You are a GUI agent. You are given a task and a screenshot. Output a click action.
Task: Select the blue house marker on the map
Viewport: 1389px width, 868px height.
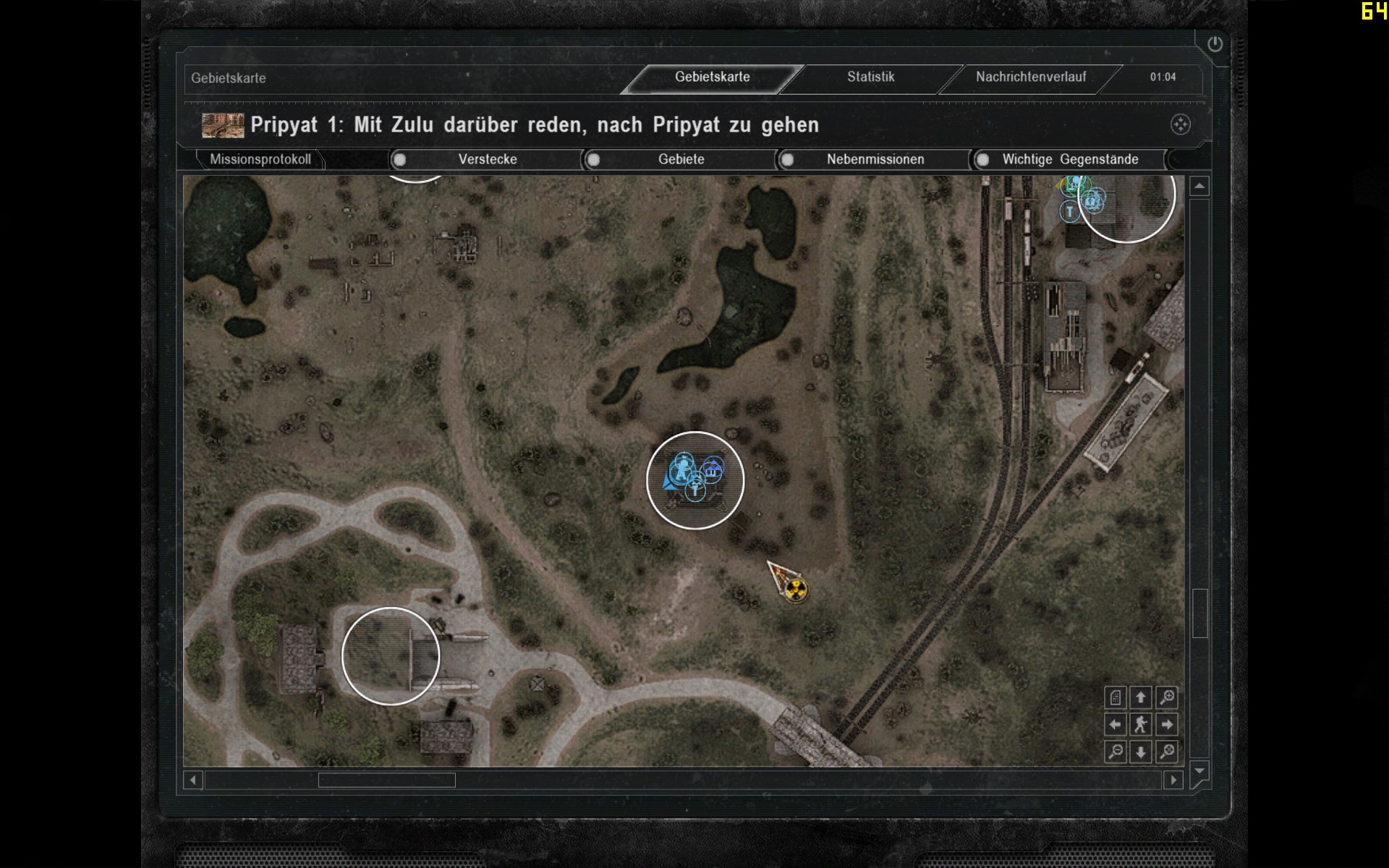tap(713, 471)
